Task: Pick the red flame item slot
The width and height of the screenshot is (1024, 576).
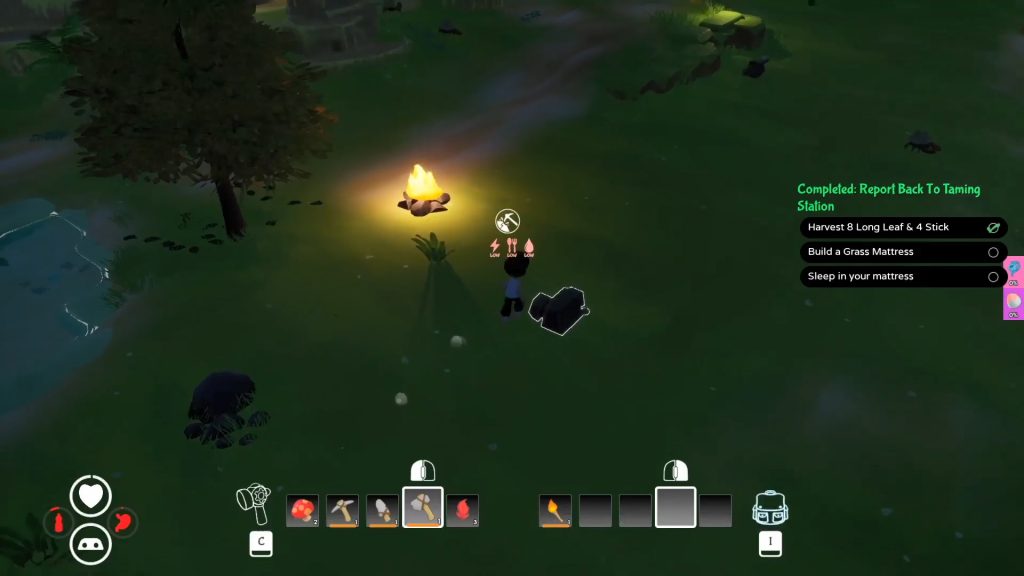Action: click(x=462, y=510)
